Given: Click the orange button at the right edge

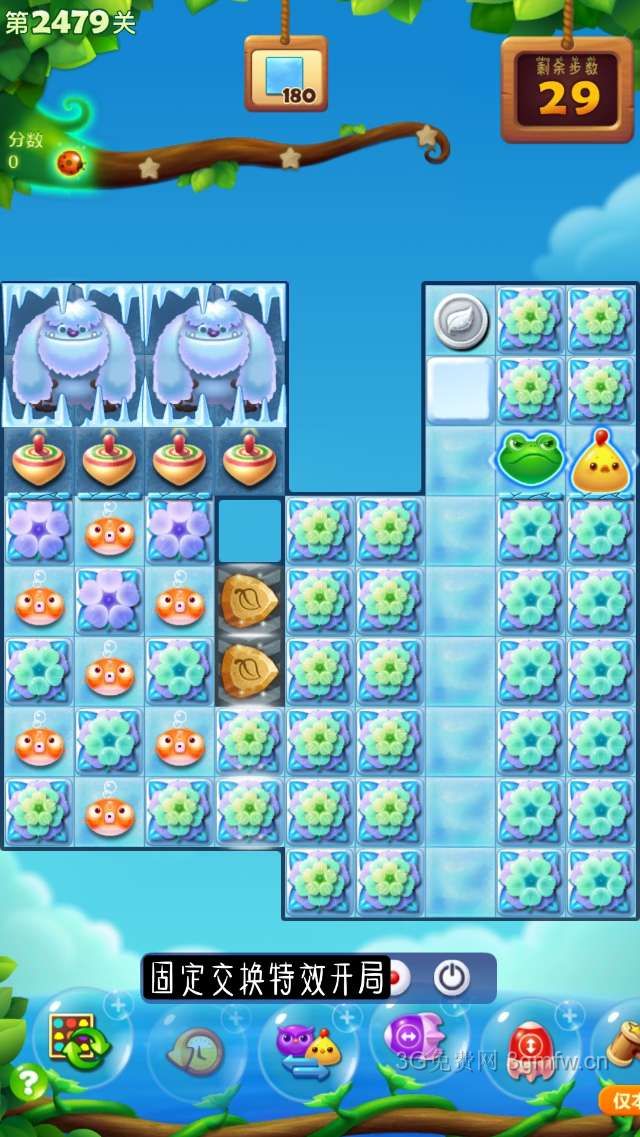Looking at the screenshot, I should [621, 1100].
